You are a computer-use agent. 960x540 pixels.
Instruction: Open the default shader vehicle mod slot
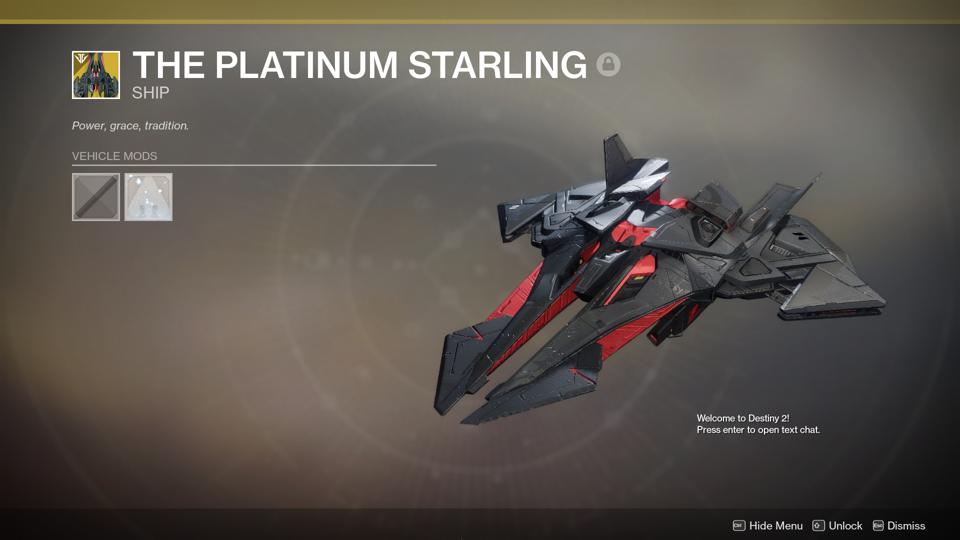[x=96, y=197]
